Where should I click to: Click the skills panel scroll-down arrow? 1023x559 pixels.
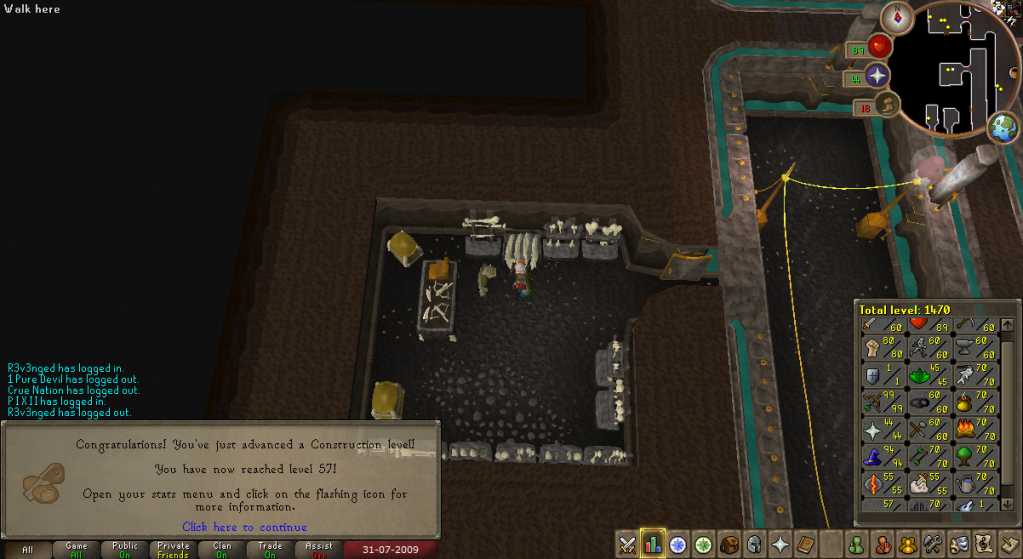coord(1008,504)
